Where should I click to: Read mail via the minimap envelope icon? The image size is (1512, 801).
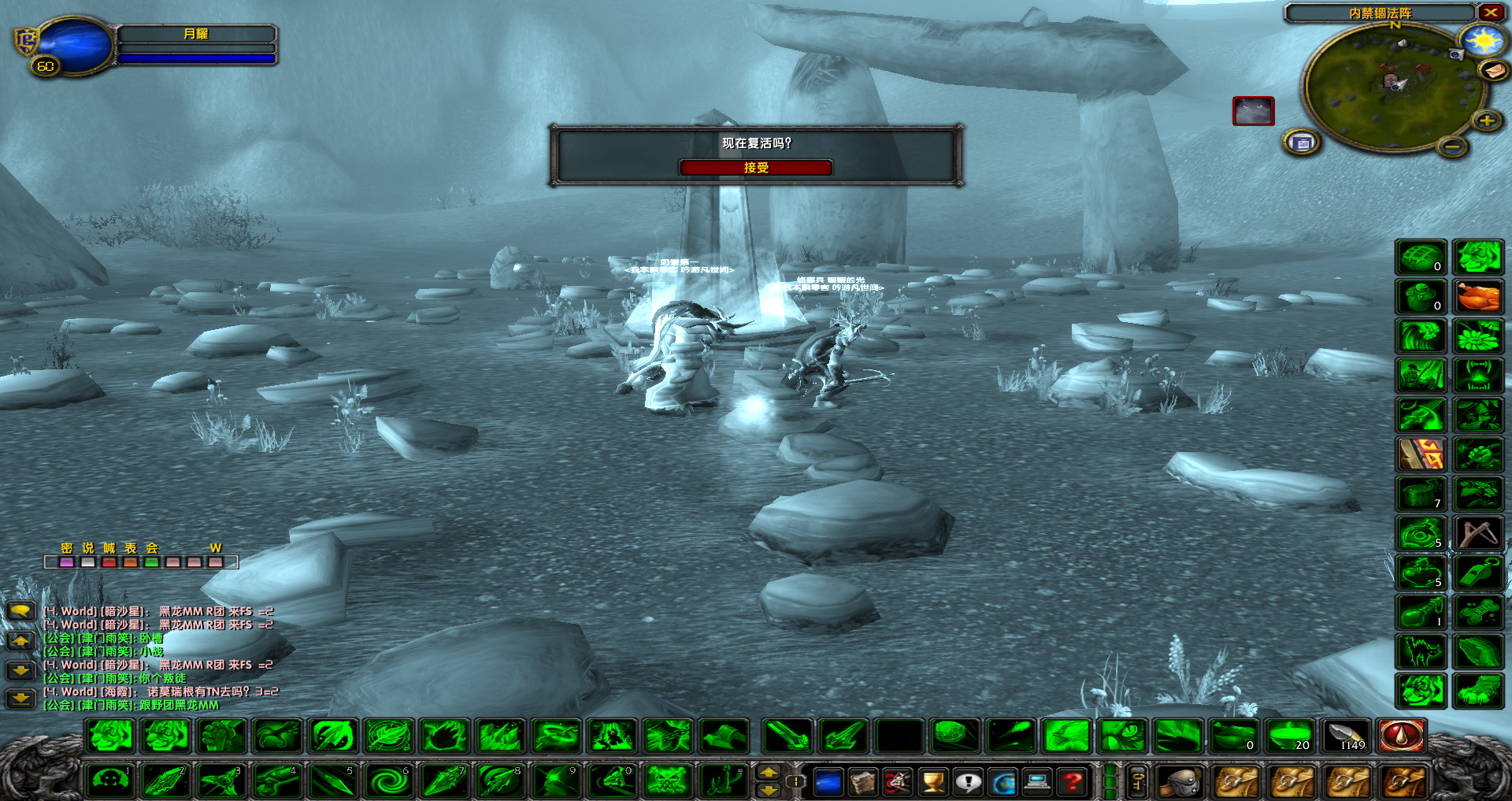click(x=1492, y=71)
